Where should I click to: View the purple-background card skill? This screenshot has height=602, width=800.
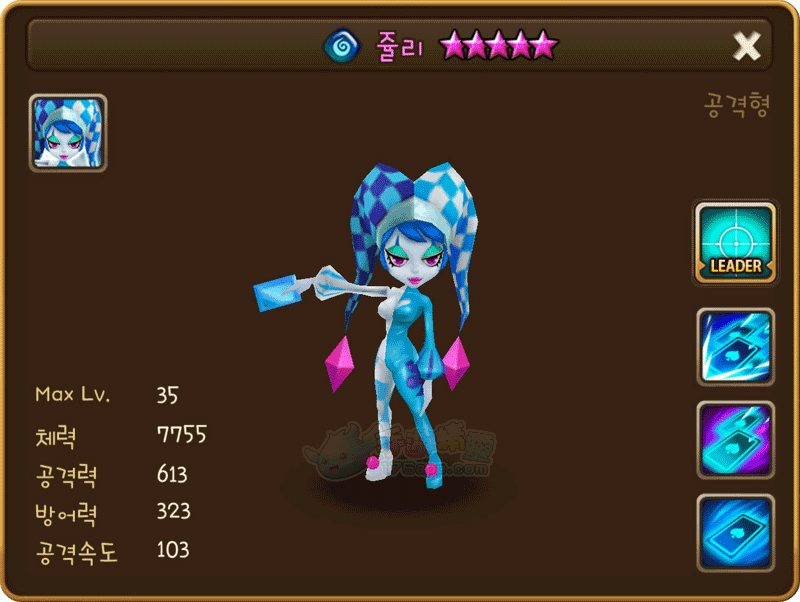tap(735, 440)
